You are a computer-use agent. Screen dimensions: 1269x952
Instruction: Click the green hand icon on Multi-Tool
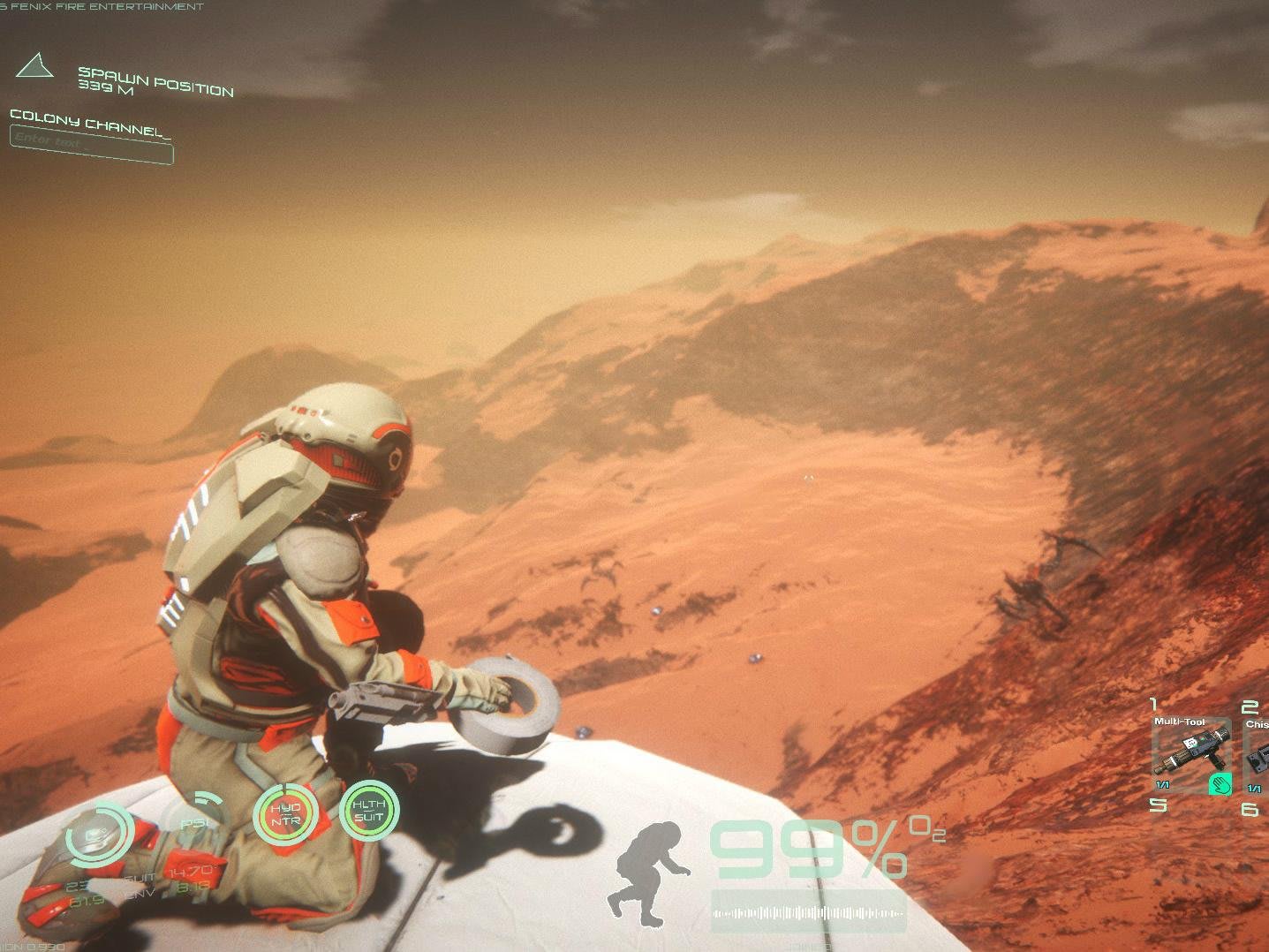(1220, 783)
